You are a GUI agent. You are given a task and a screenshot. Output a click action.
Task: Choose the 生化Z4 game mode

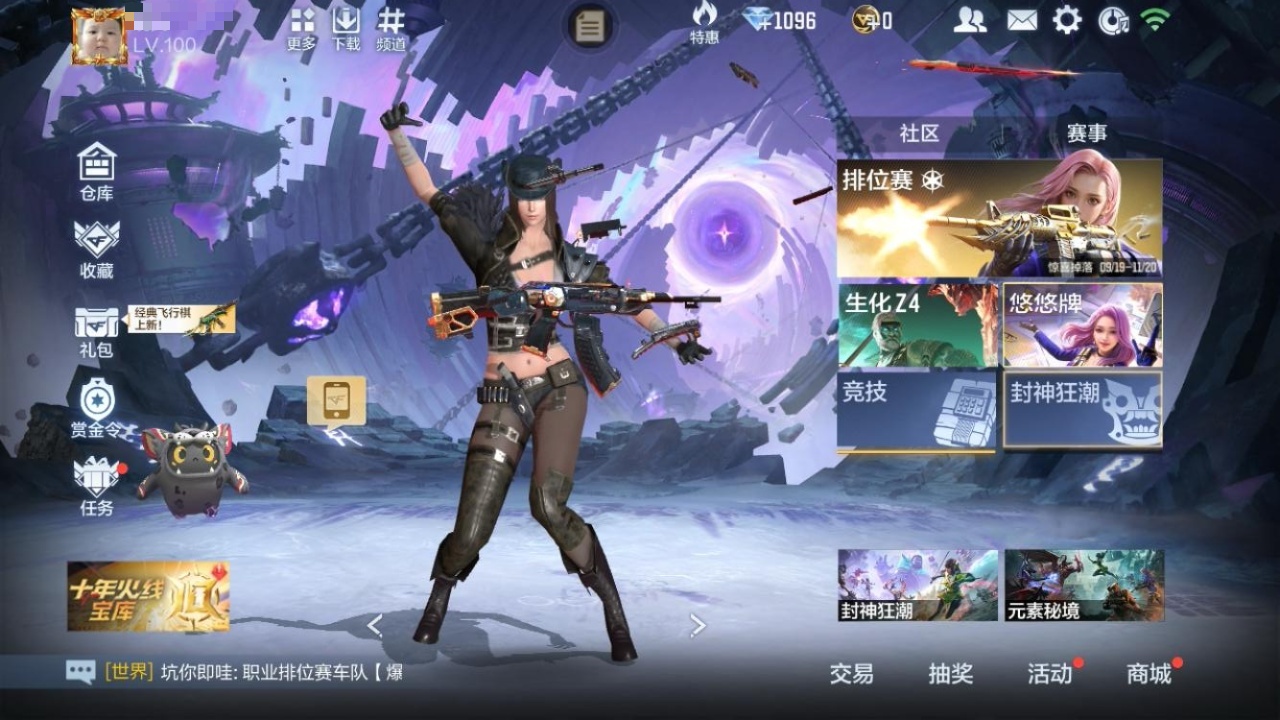917,325
